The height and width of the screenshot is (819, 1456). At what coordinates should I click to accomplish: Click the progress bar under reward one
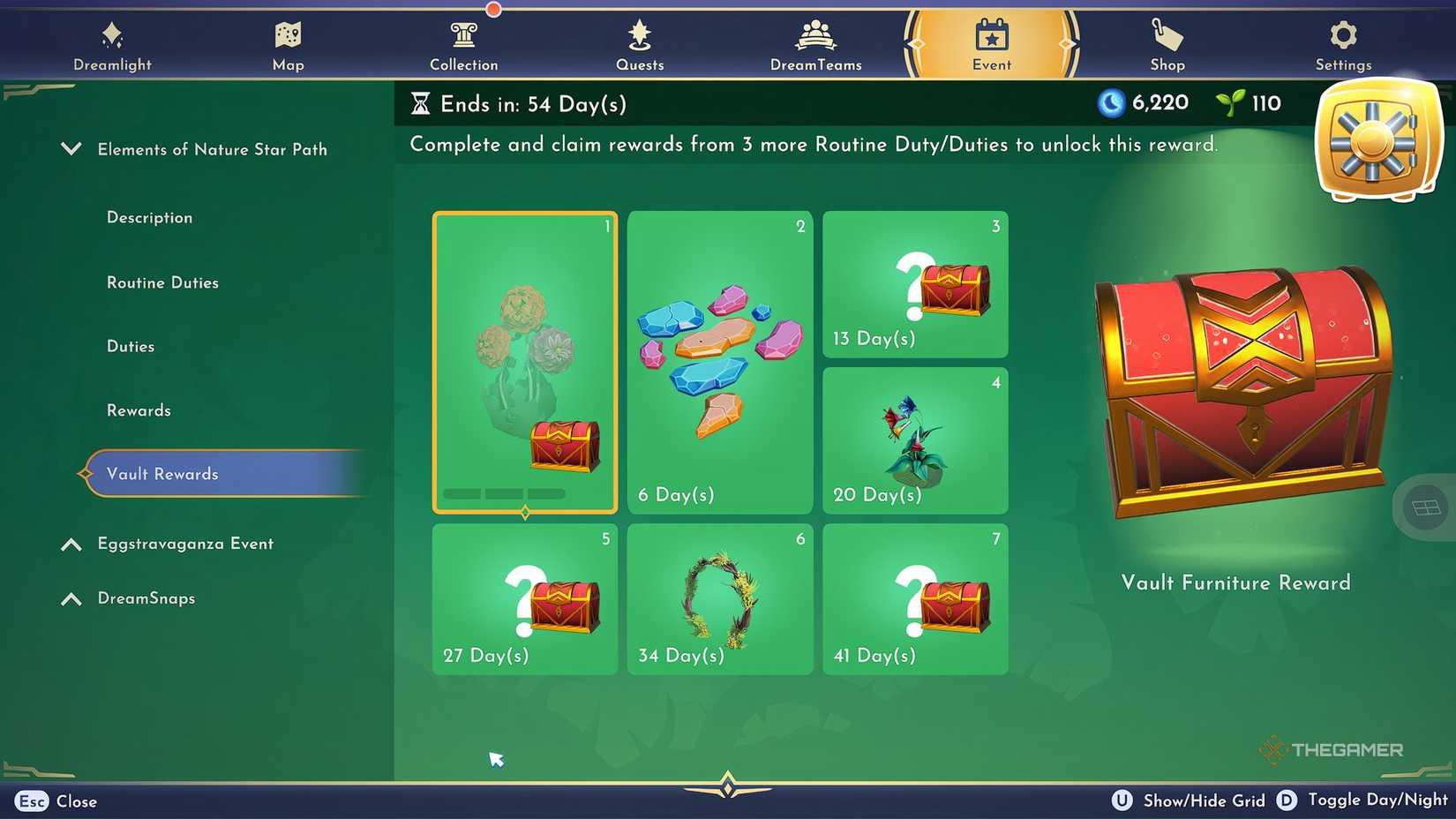point(503,493)
